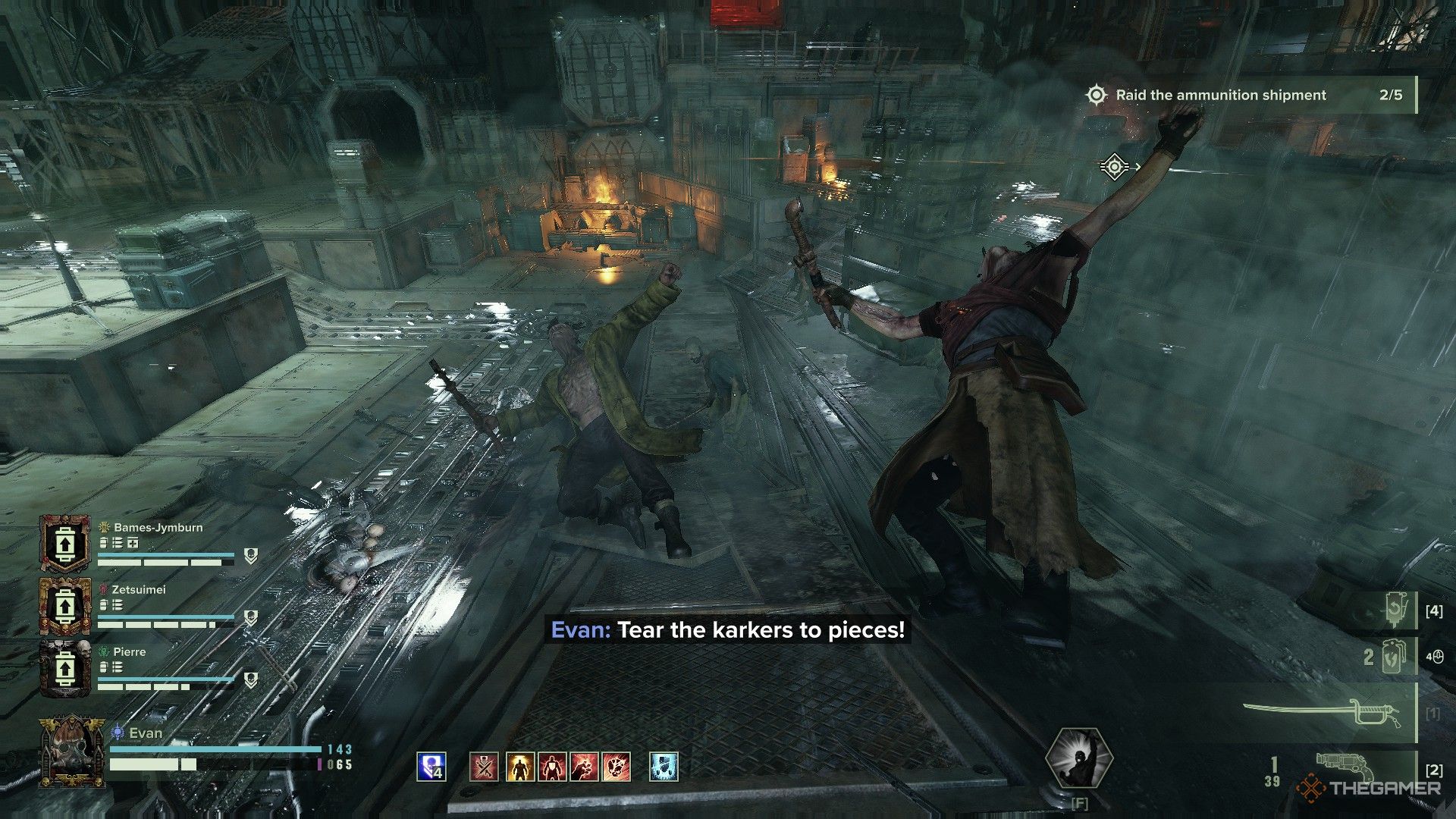
Task: Click the blue skull buff with stack 4
Action: pos(431,767)
